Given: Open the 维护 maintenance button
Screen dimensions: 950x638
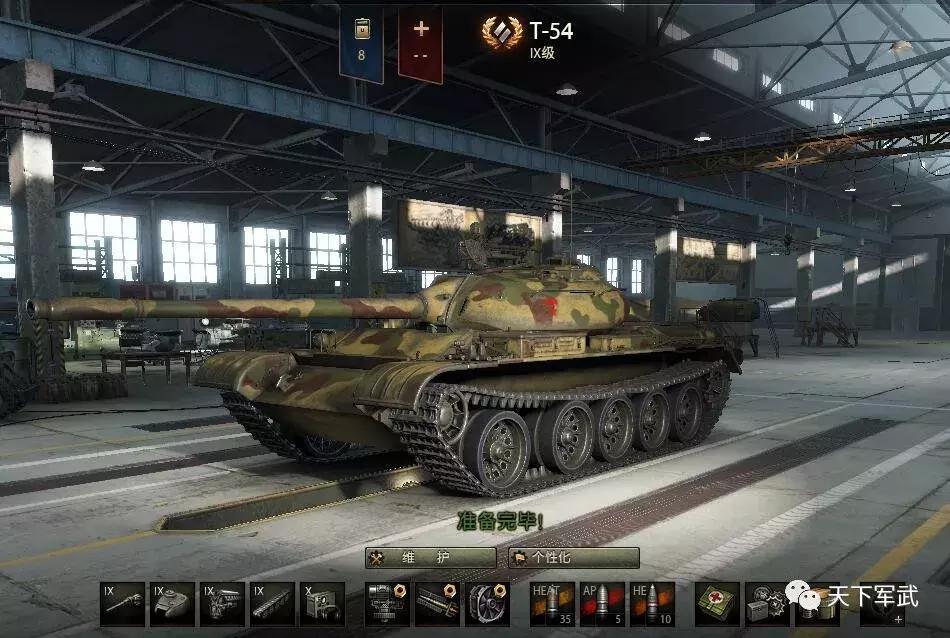Looking at the screenshot, I should pyautogui.click(x=430, y=558).
